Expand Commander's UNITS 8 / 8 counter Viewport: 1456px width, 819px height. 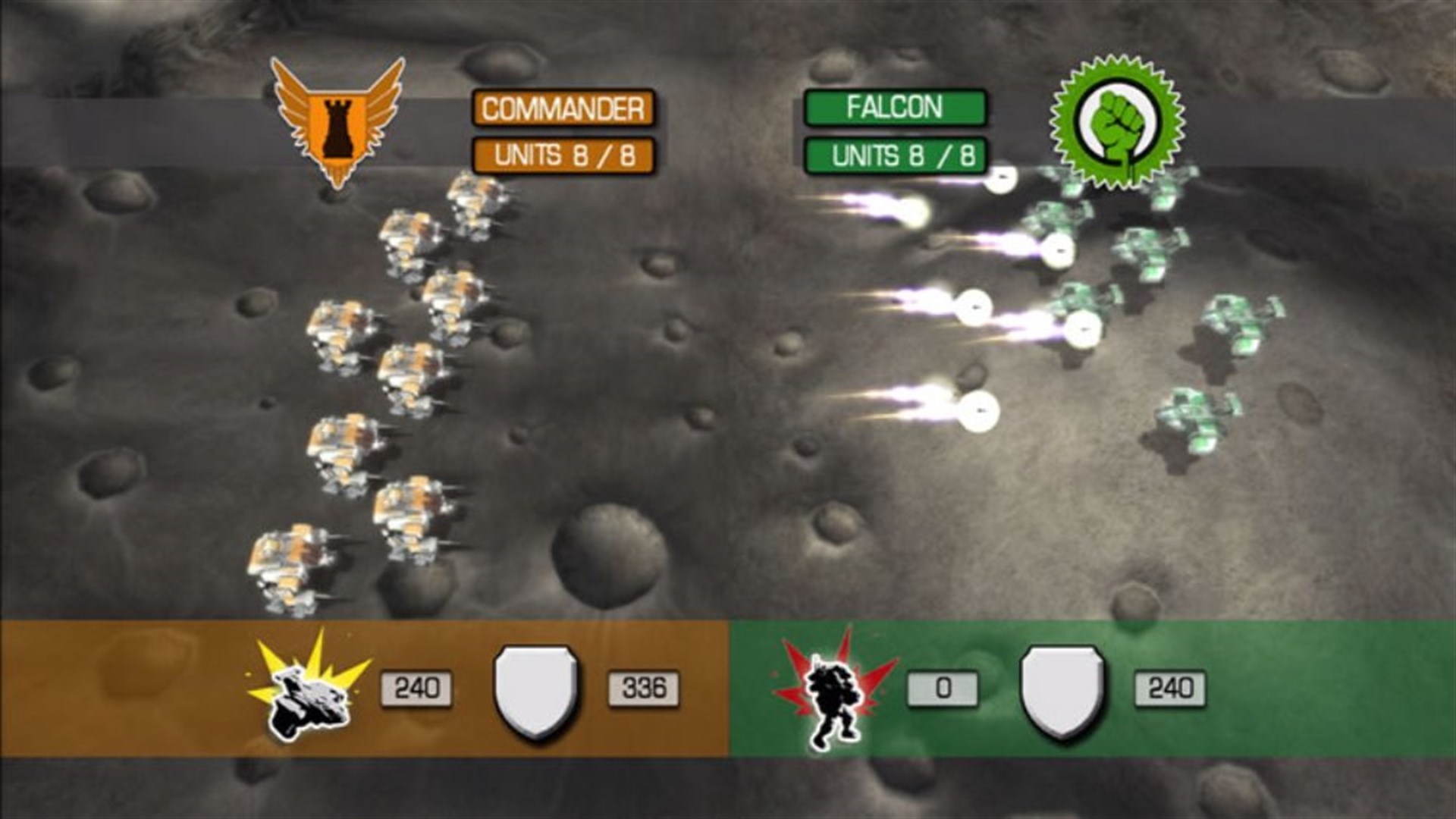(x=561, y=155)
